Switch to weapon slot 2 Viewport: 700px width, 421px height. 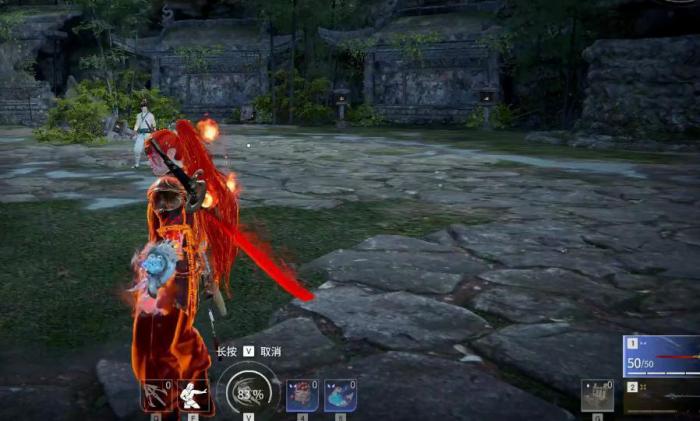tap(661, 398)
